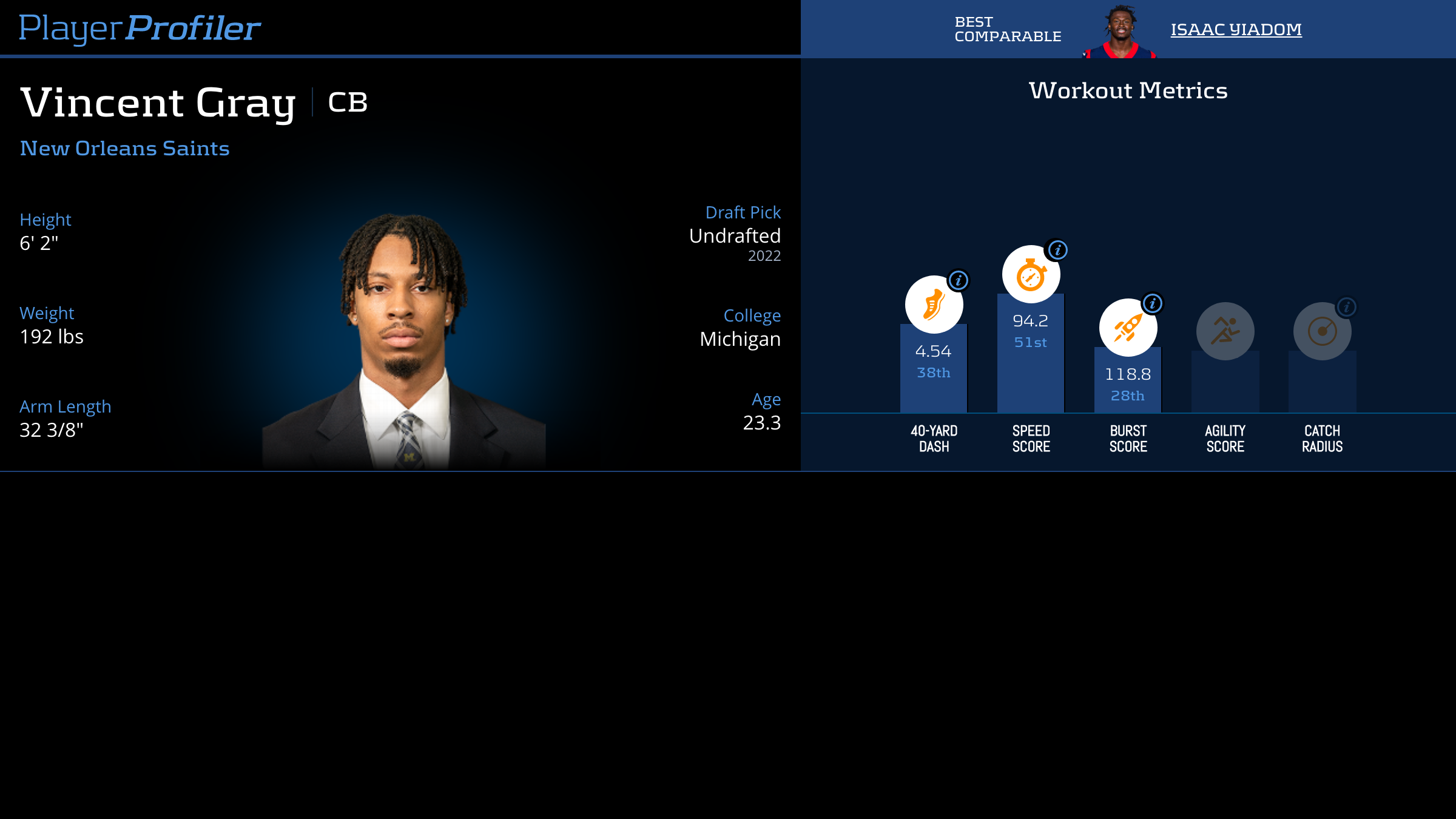
Task: Open the Isaac Yiadom comparable player link
Action: (x=1236, y=29)
